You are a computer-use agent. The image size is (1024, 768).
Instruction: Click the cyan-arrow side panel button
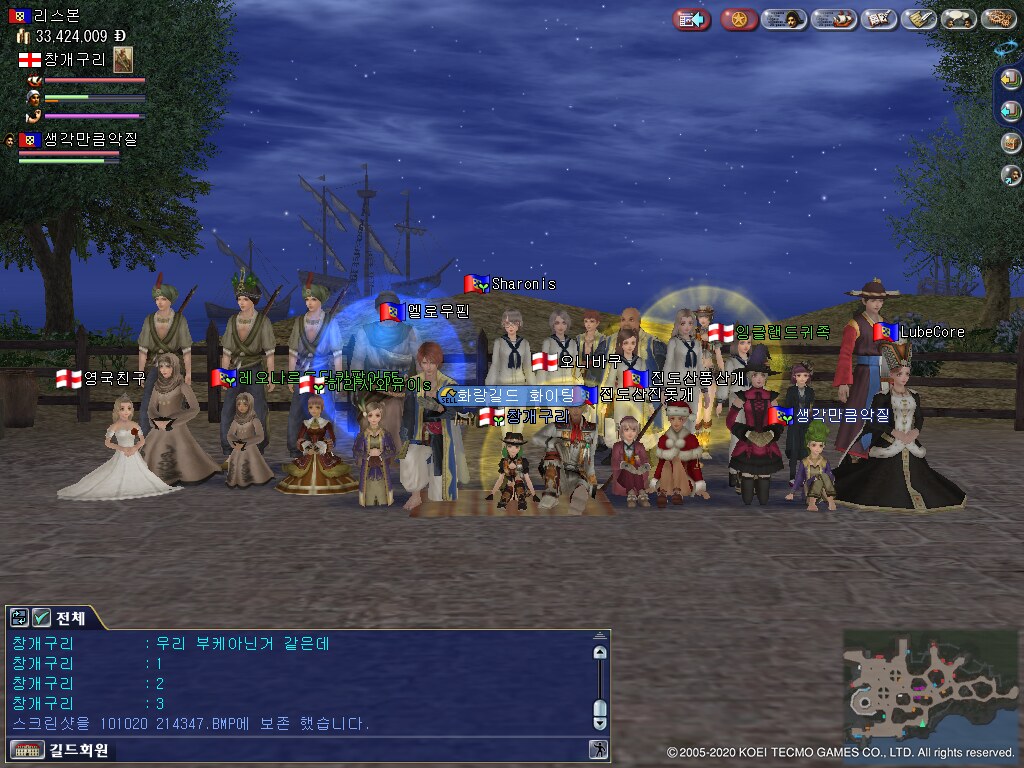(1011, 110)
